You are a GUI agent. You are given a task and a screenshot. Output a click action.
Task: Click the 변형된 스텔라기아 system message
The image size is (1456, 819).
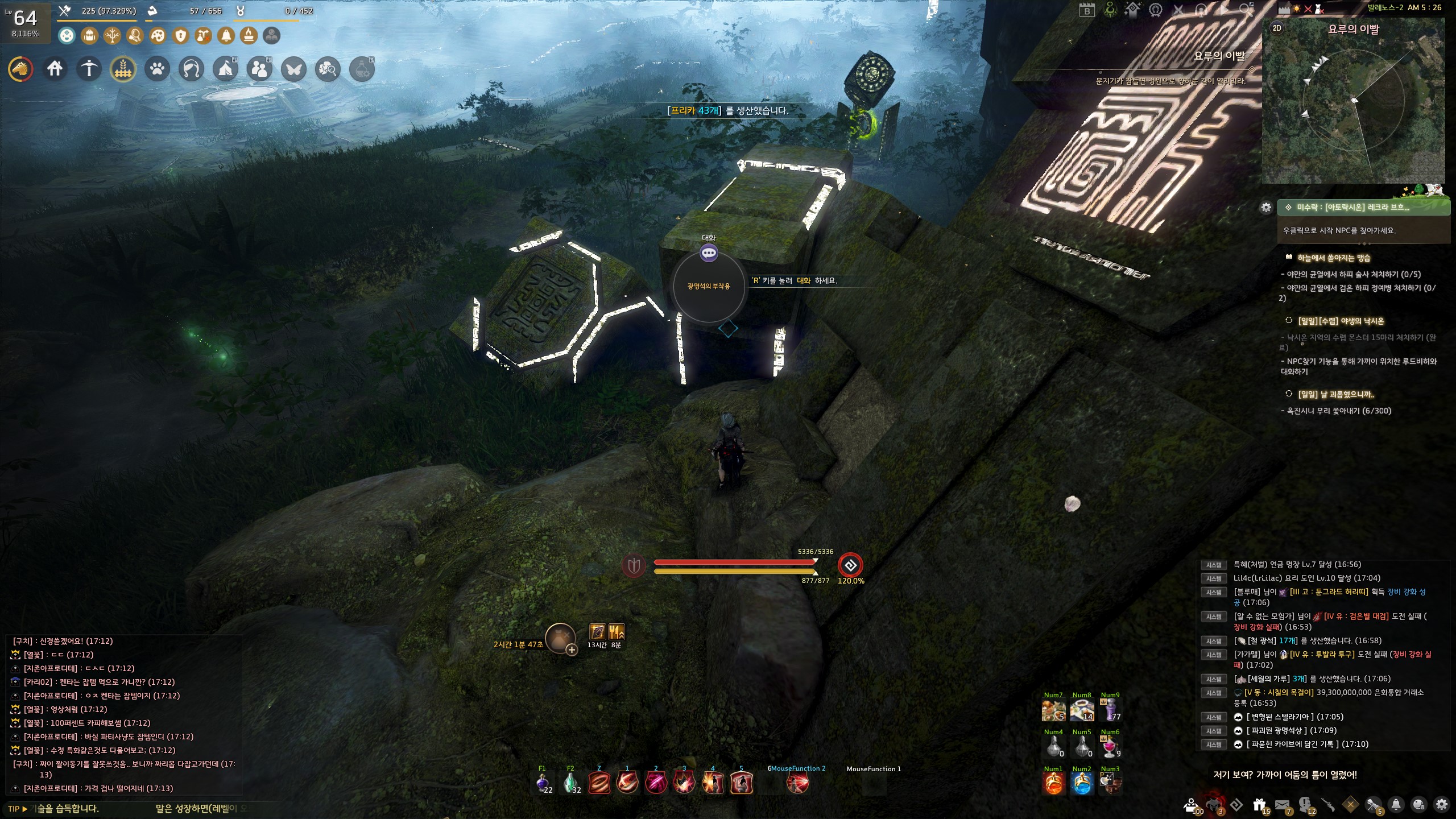1282,717
